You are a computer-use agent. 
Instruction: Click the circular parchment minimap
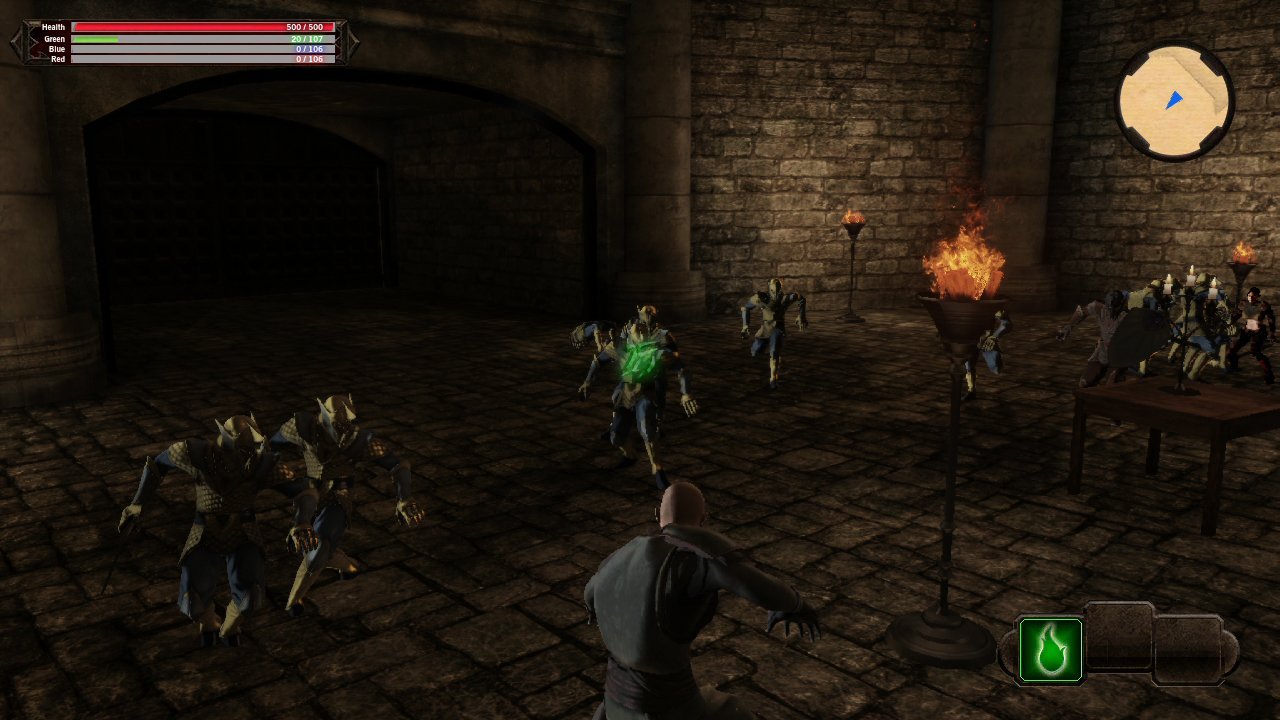click(1175, 101)
